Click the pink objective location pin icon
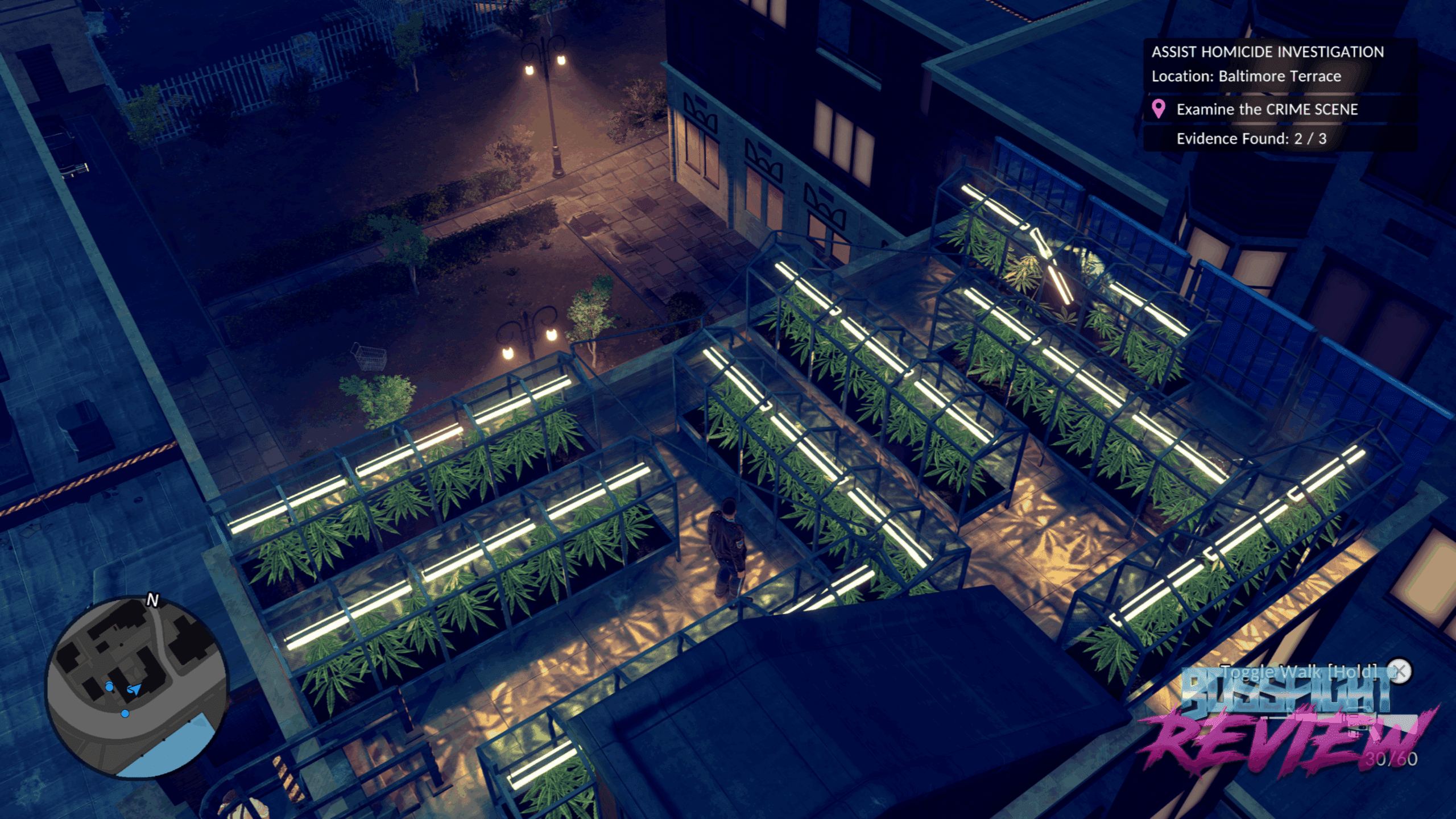 1158,109
